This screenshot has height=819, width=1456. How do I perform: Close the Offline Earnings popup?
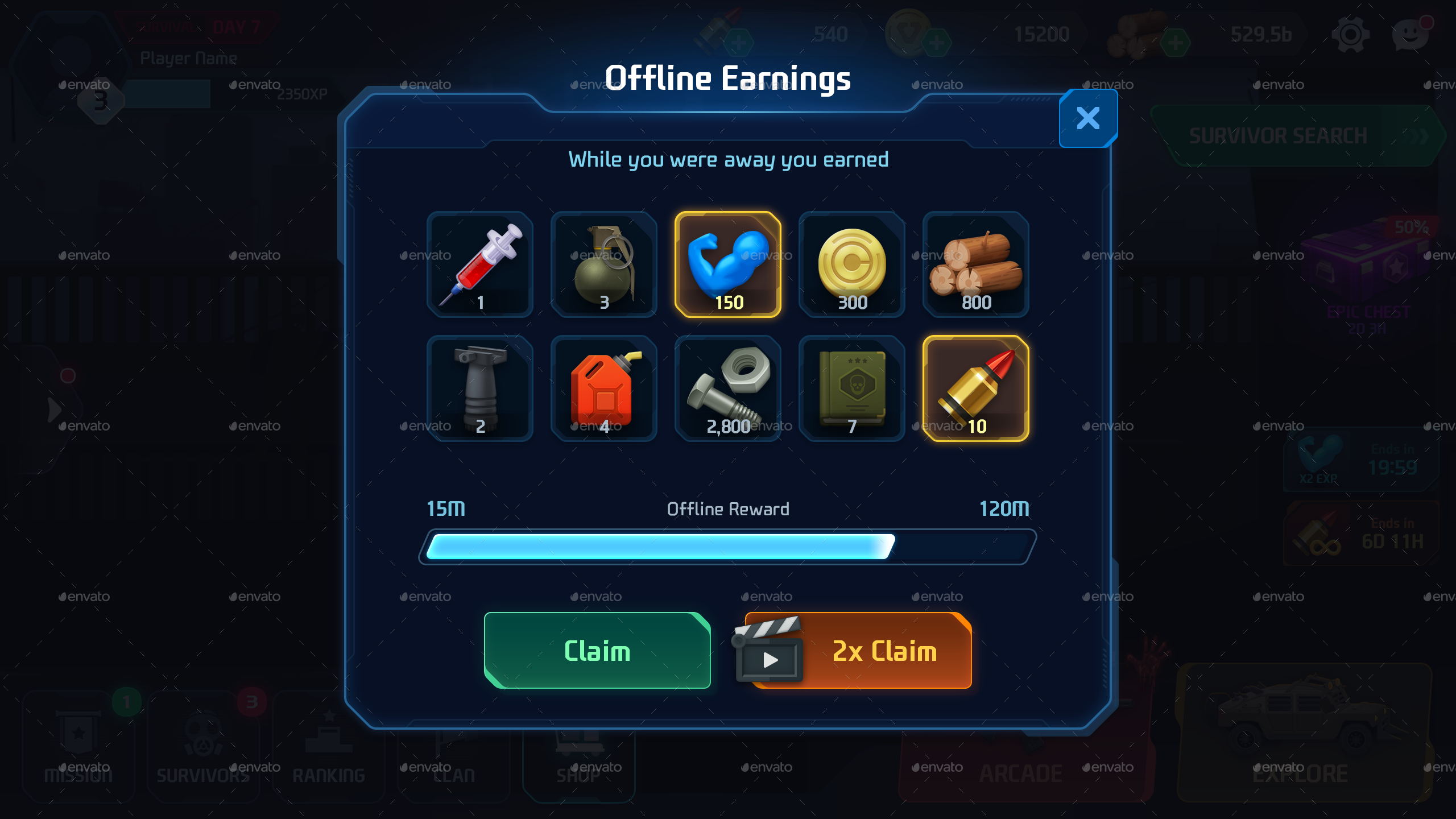click(x=1088, y=117)
